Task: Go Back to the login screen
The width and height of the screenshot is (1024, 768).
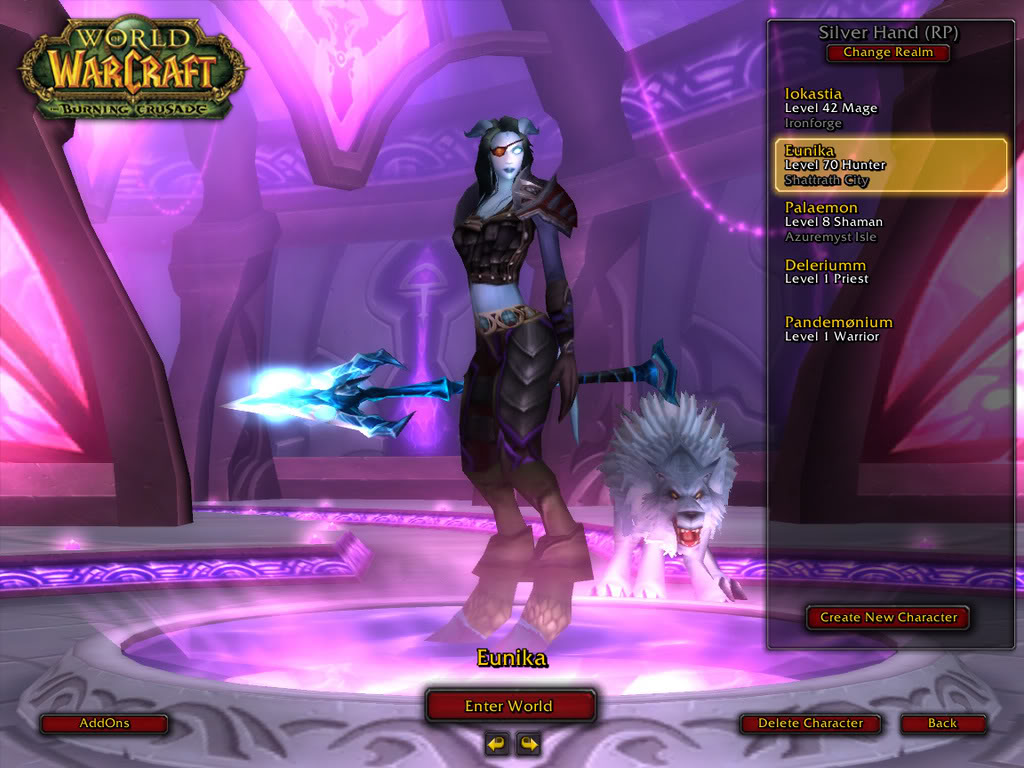Action: (x=942, y=723)
